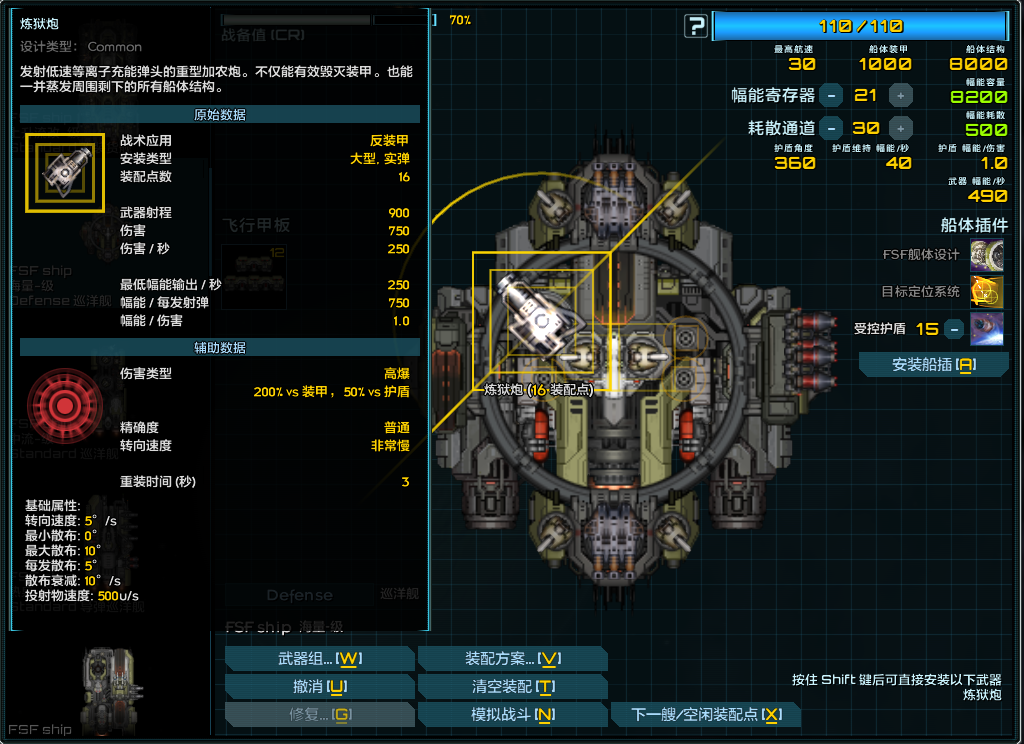Select the FSF舰体设计 hullmod icon
This screenshot has height=744, width=1024.
point(987,254)
